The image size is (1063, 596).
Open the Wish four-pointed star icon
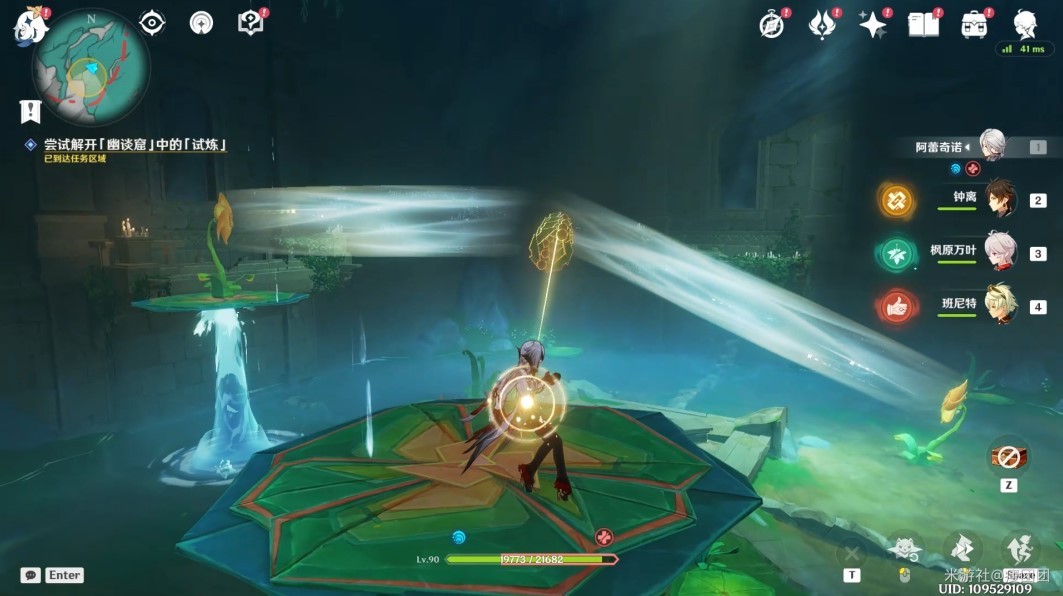click(873, 25)
